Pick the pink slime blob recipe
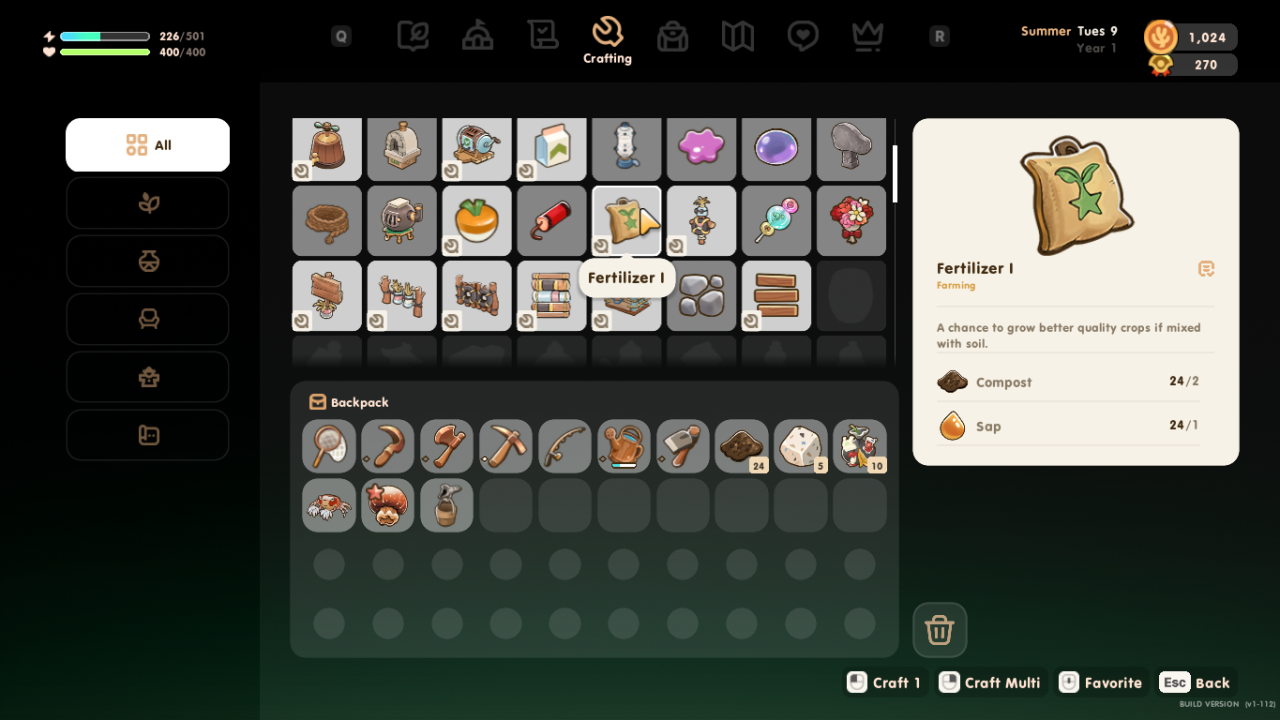This screenshot has height=720, width=1280. pyautogui.click(x=702, y=149)
